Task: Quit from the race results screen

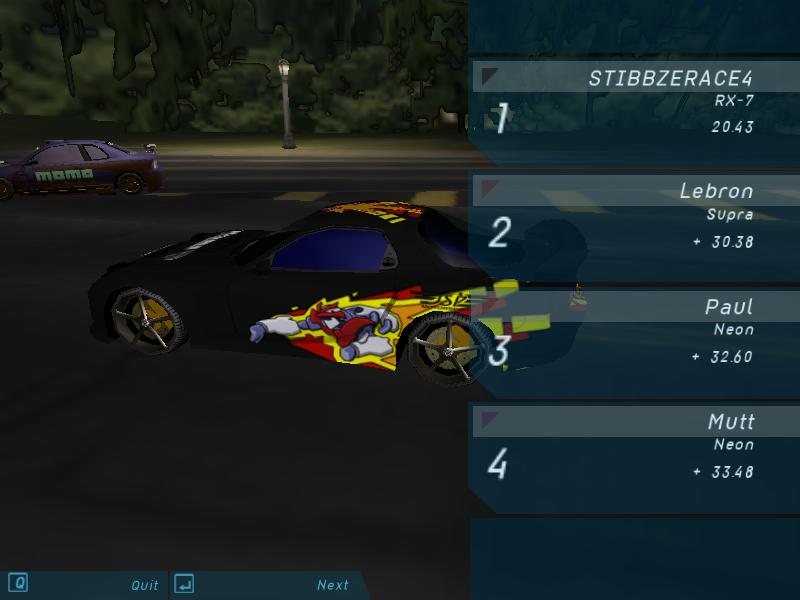Action: click(144, 585)
